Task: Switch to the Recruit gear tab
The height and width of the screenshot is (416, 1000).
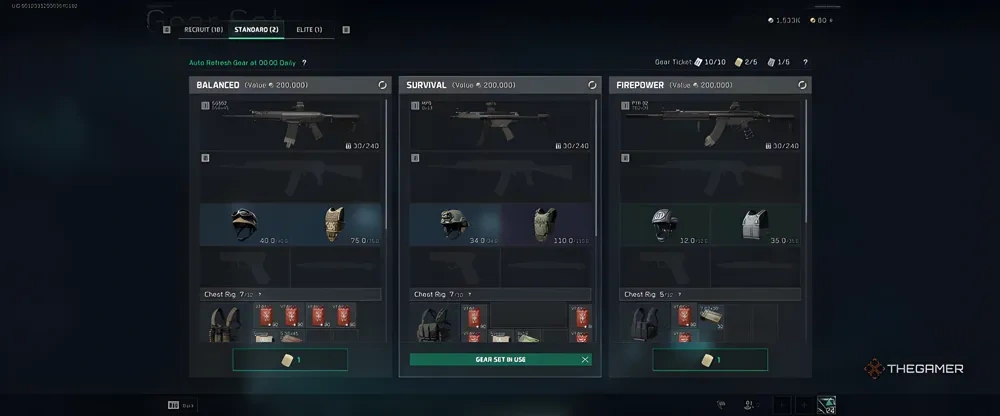Action: pos(203,30)
